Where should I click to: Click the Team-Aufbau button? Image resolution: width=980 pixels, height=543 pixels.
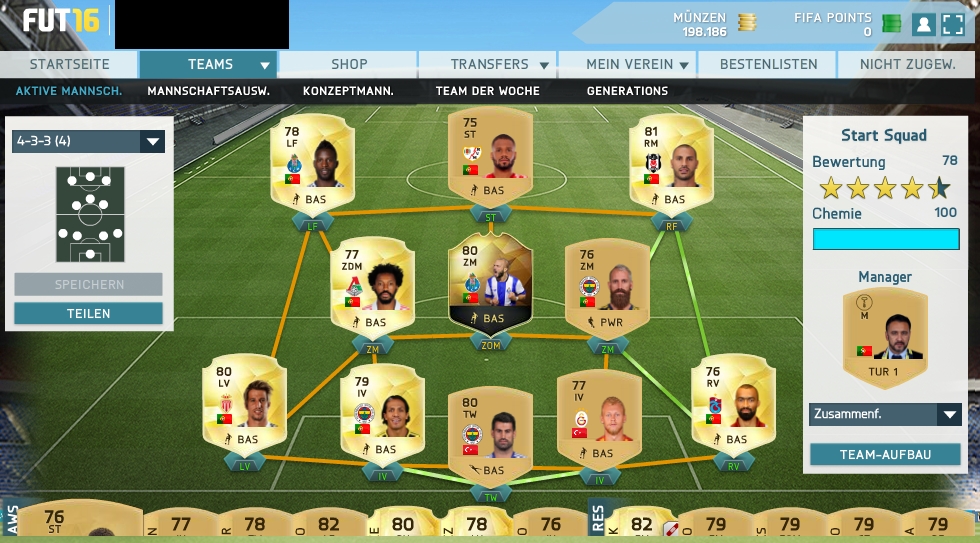coord(885,454)
